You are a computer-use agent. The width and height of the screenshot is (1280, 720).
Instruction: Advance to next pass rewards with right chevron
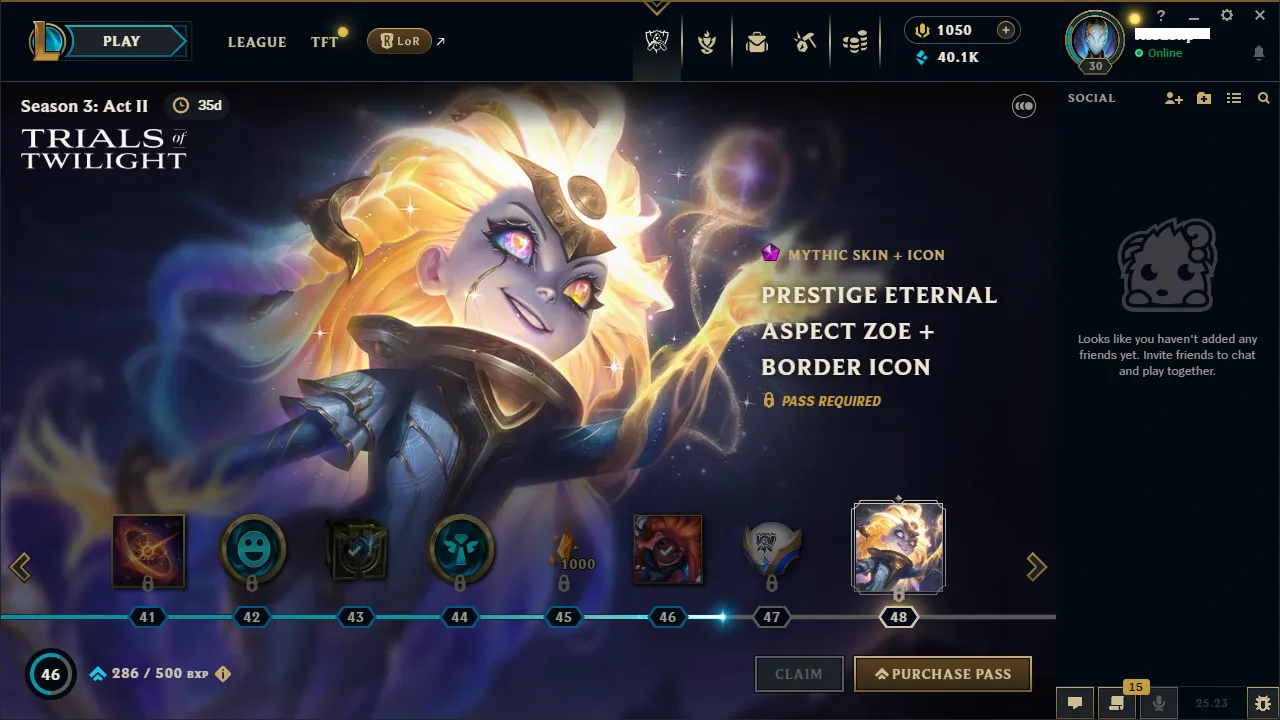1037,567
